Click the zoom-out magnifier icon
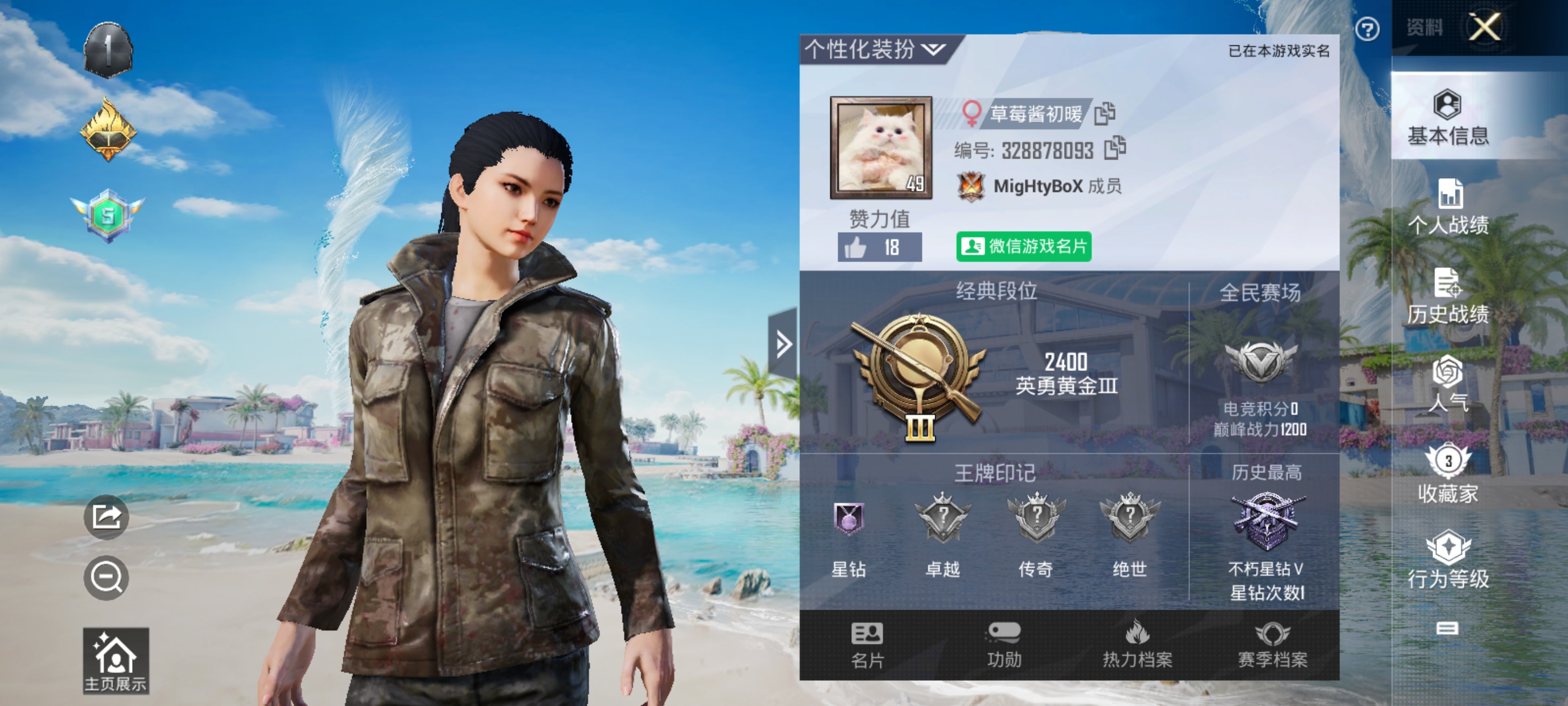This screenshot has width=1568, height=706. [105, 577]
